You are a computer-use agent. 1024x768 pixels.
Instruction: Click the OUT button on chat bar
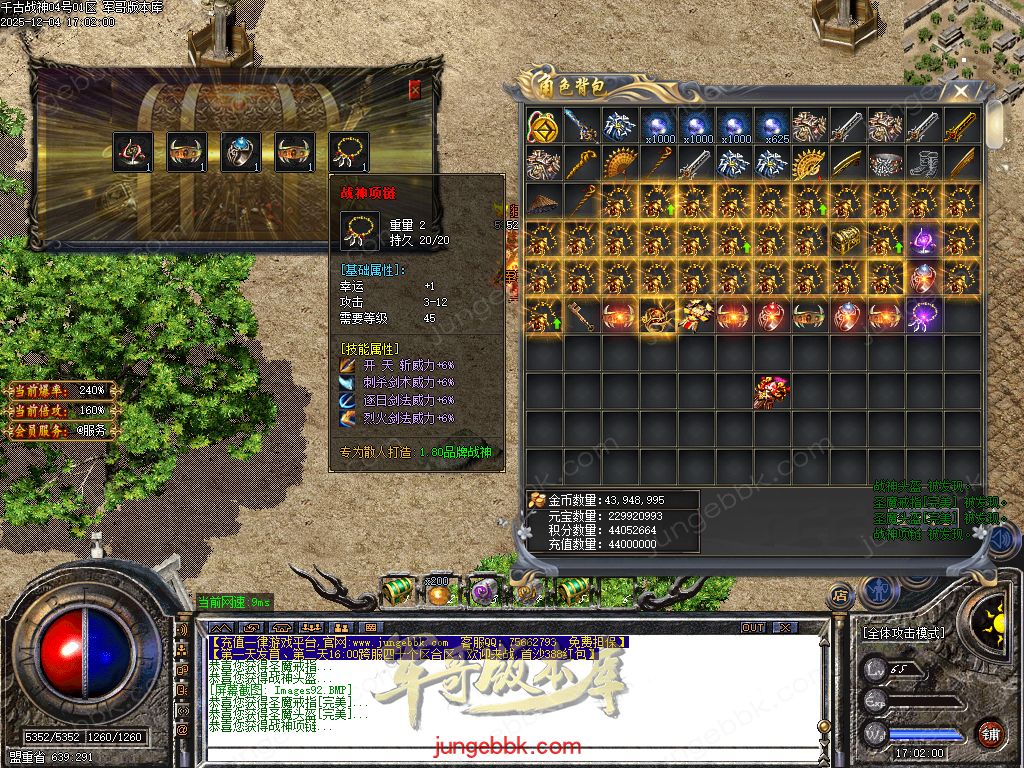coord(753,627)
